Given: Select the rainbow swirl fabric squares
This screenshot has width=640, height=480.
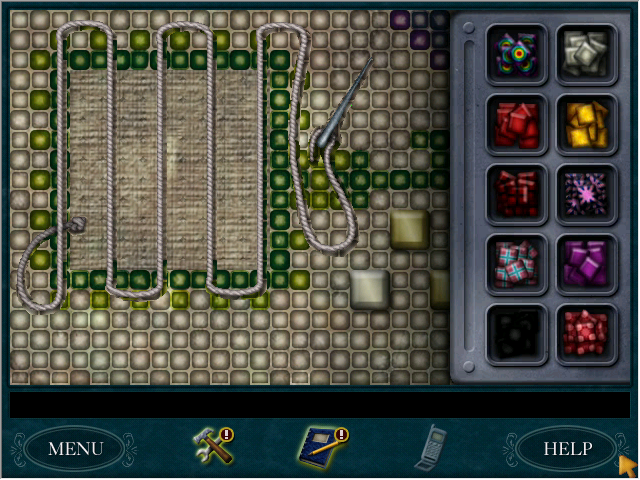Looking at the screenshot, I should pyautogui.click(x=516, y=52).
